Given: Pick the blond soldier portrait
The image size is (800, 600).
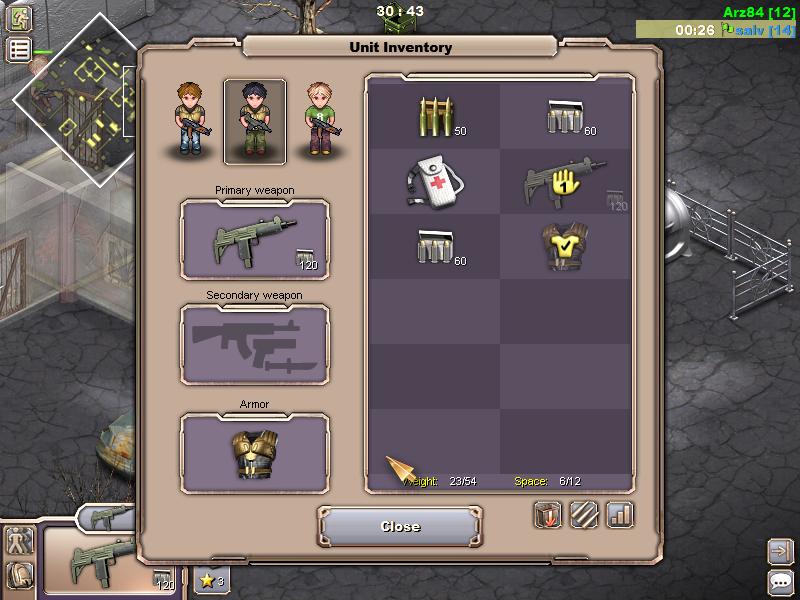Looking at the screenshot, I should click(x=318, y=119).
